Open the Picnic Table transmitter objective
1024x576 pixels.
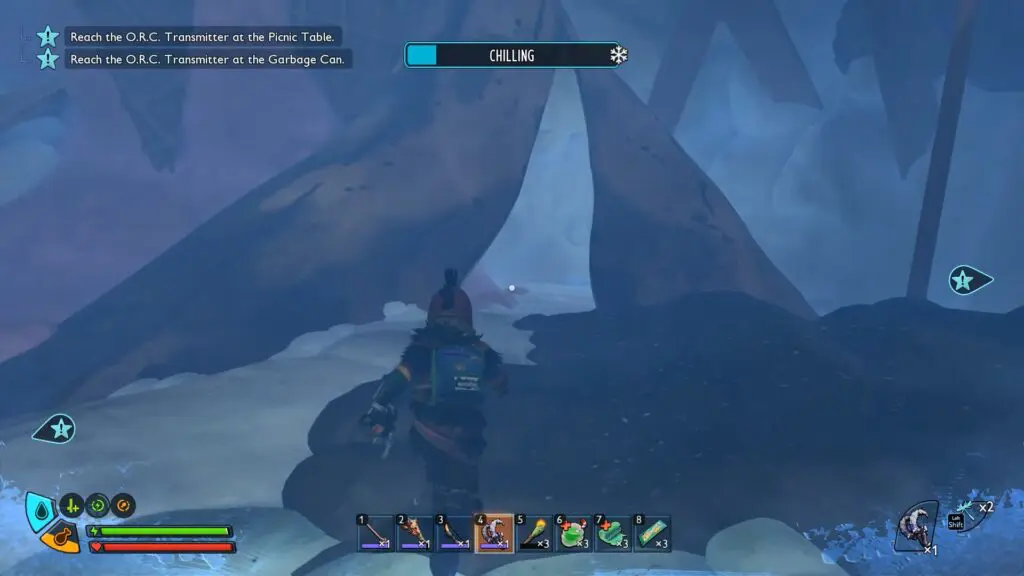point(202,37)
